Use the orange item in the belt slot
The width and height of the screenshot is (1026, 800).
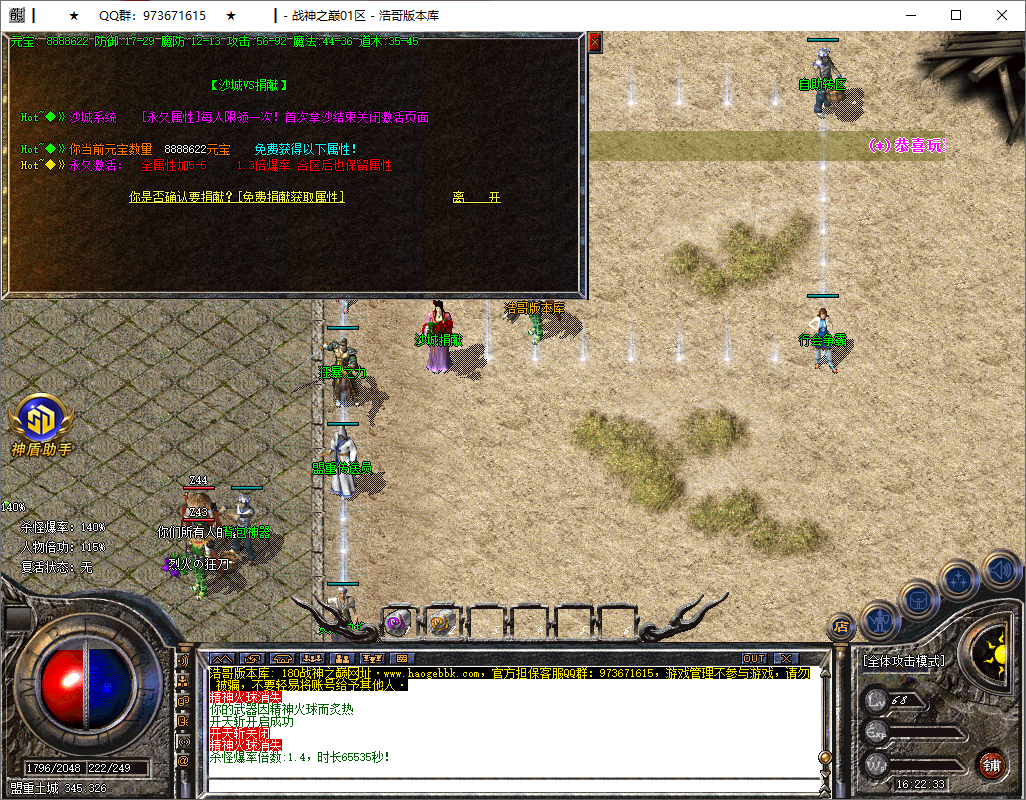pos(440,622)
